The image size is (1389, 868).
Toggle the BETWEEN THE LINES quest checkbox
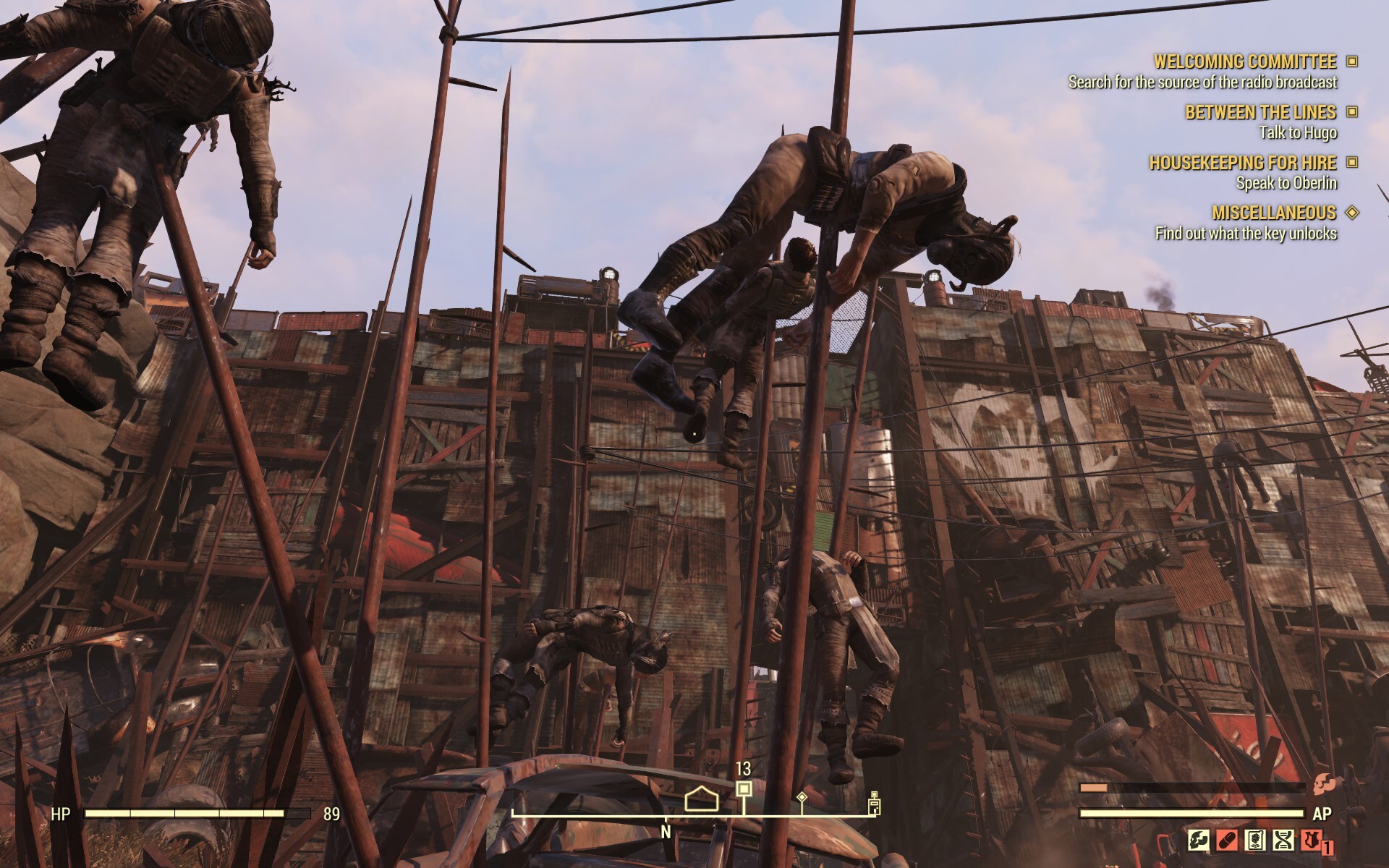click(x=1351, y=113)
